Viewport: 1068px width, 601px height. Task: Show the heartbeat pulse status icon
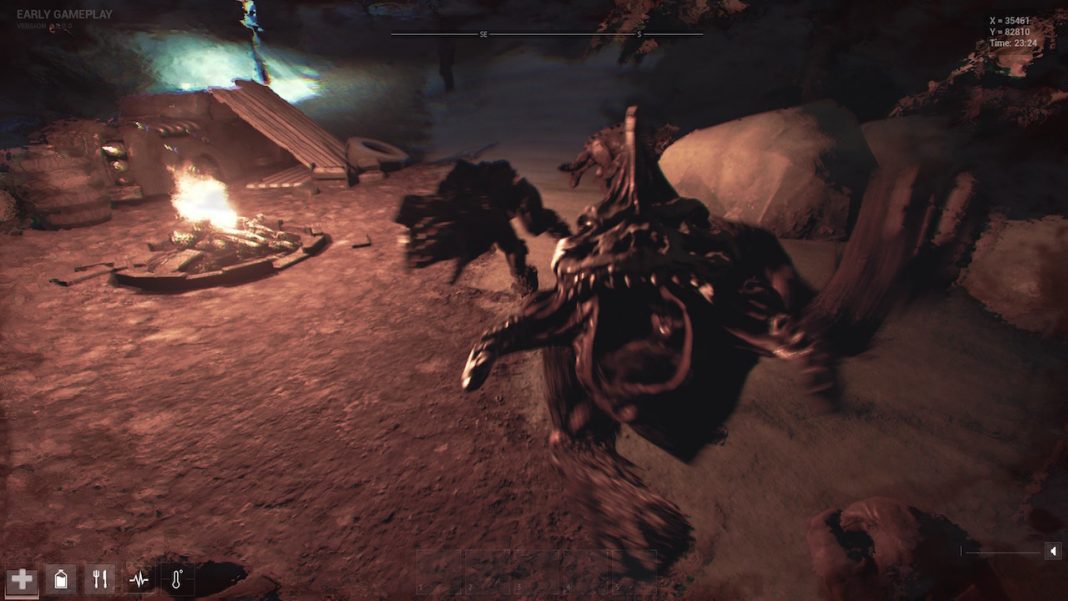click(x=138, y=579)
